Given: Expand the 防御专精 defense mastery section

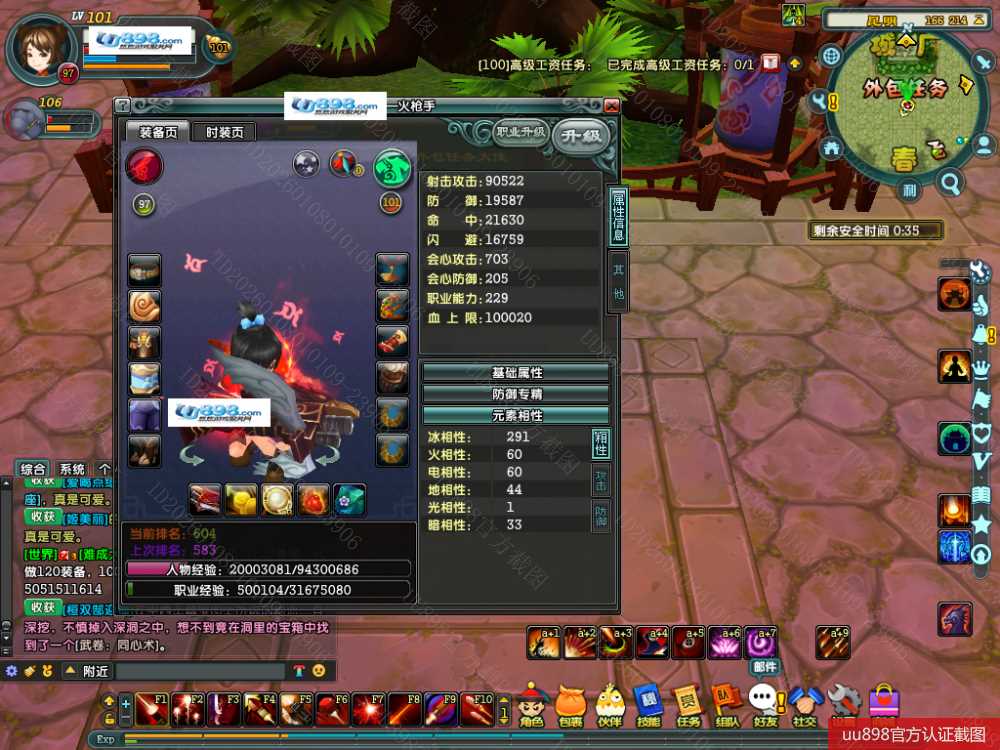Looking at the screenshot, I should tap(516, 394).
